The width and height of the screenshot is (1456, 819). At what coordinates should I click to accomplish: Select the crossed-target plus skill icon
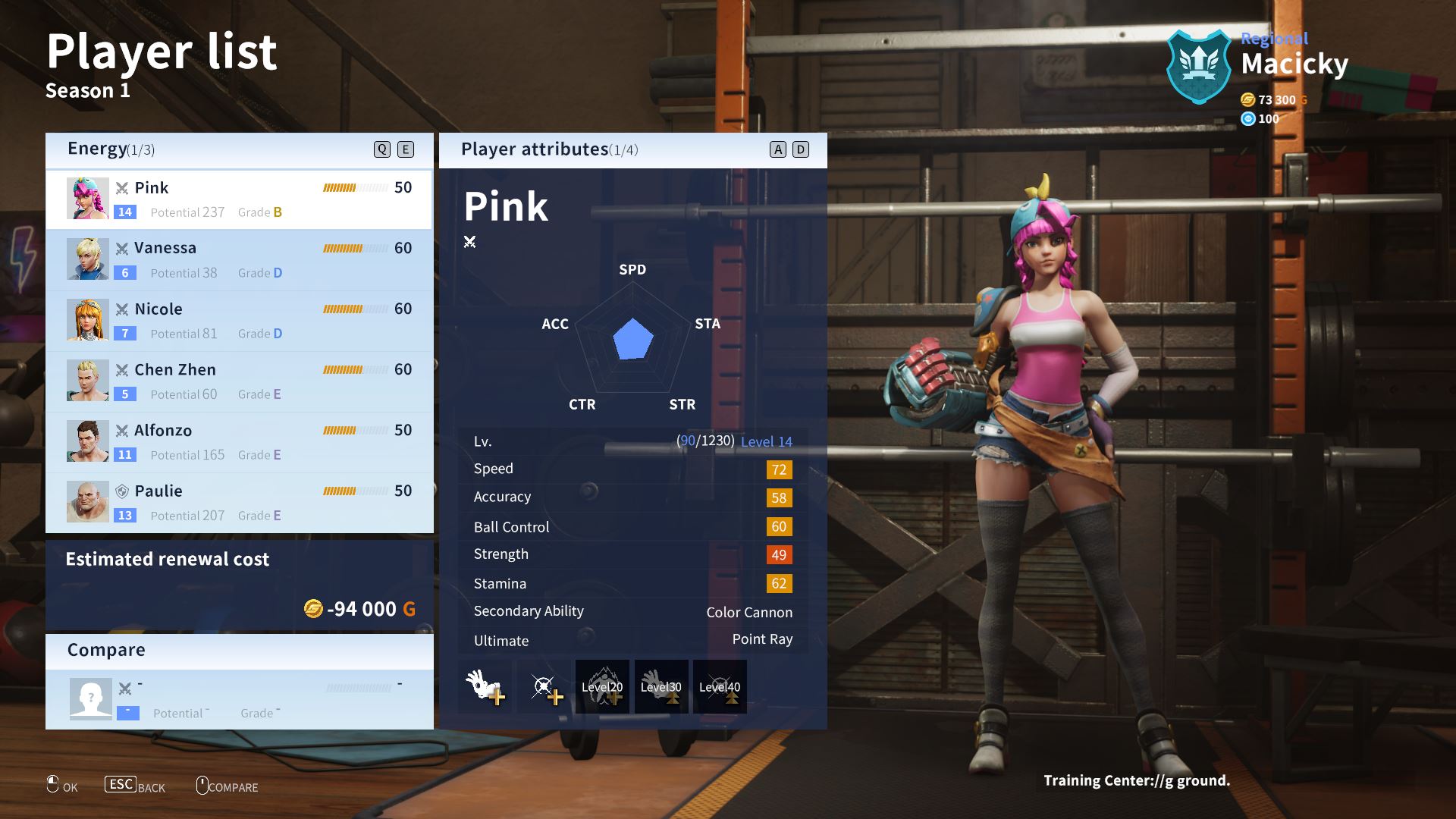(x=544, y=686)
